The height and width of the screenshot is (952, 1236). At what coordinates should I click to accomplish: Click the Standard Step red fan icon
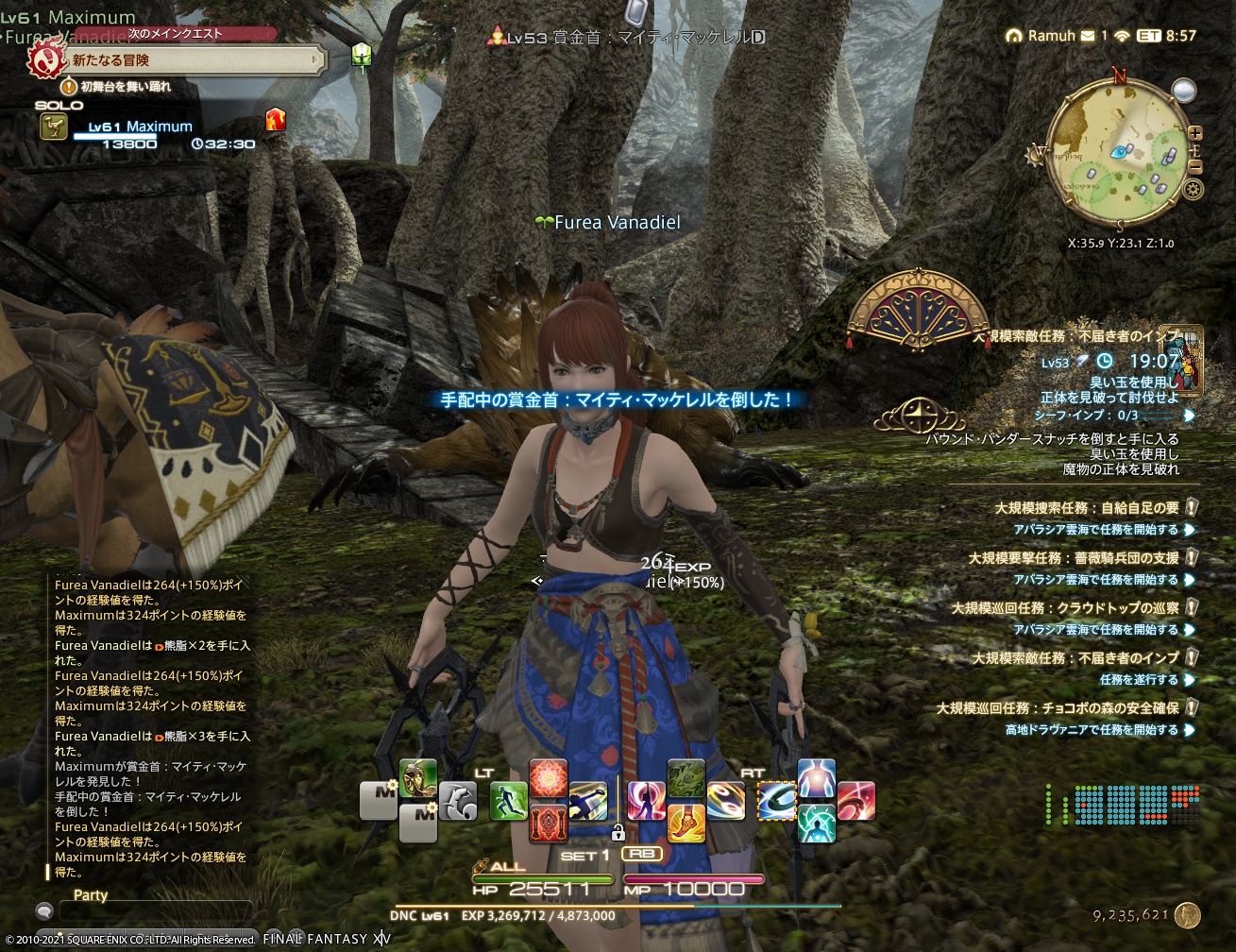pos(548,777)
